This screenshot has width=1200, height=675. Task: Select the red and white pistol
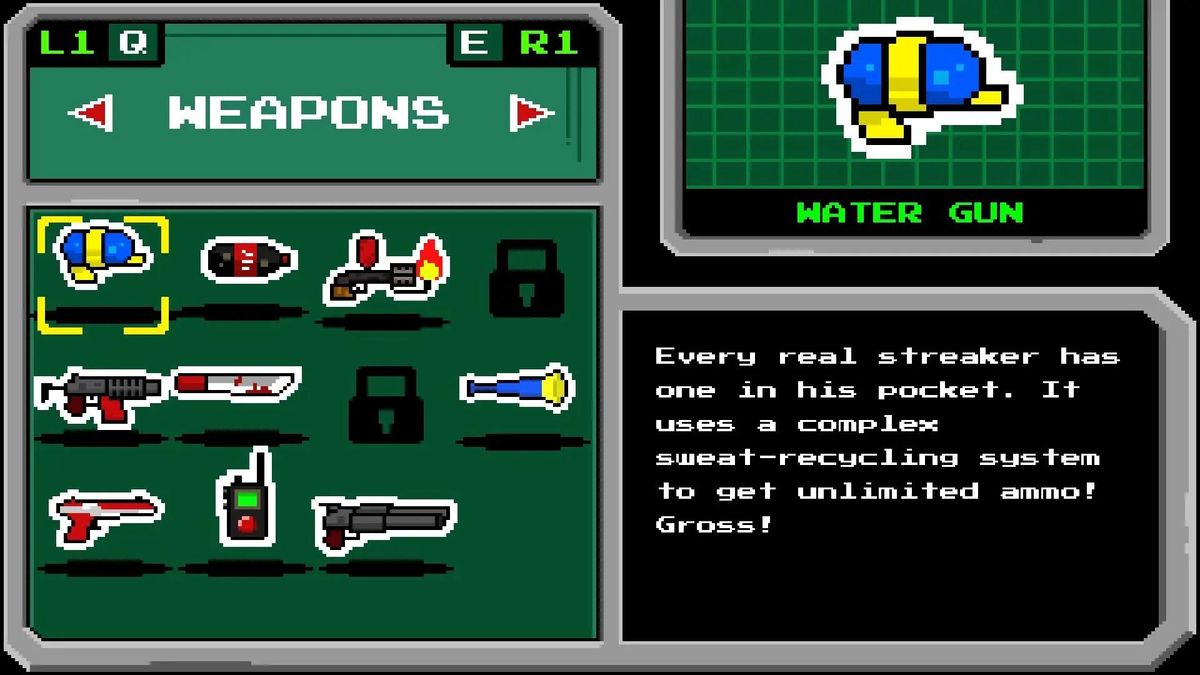tap(105, 515)
